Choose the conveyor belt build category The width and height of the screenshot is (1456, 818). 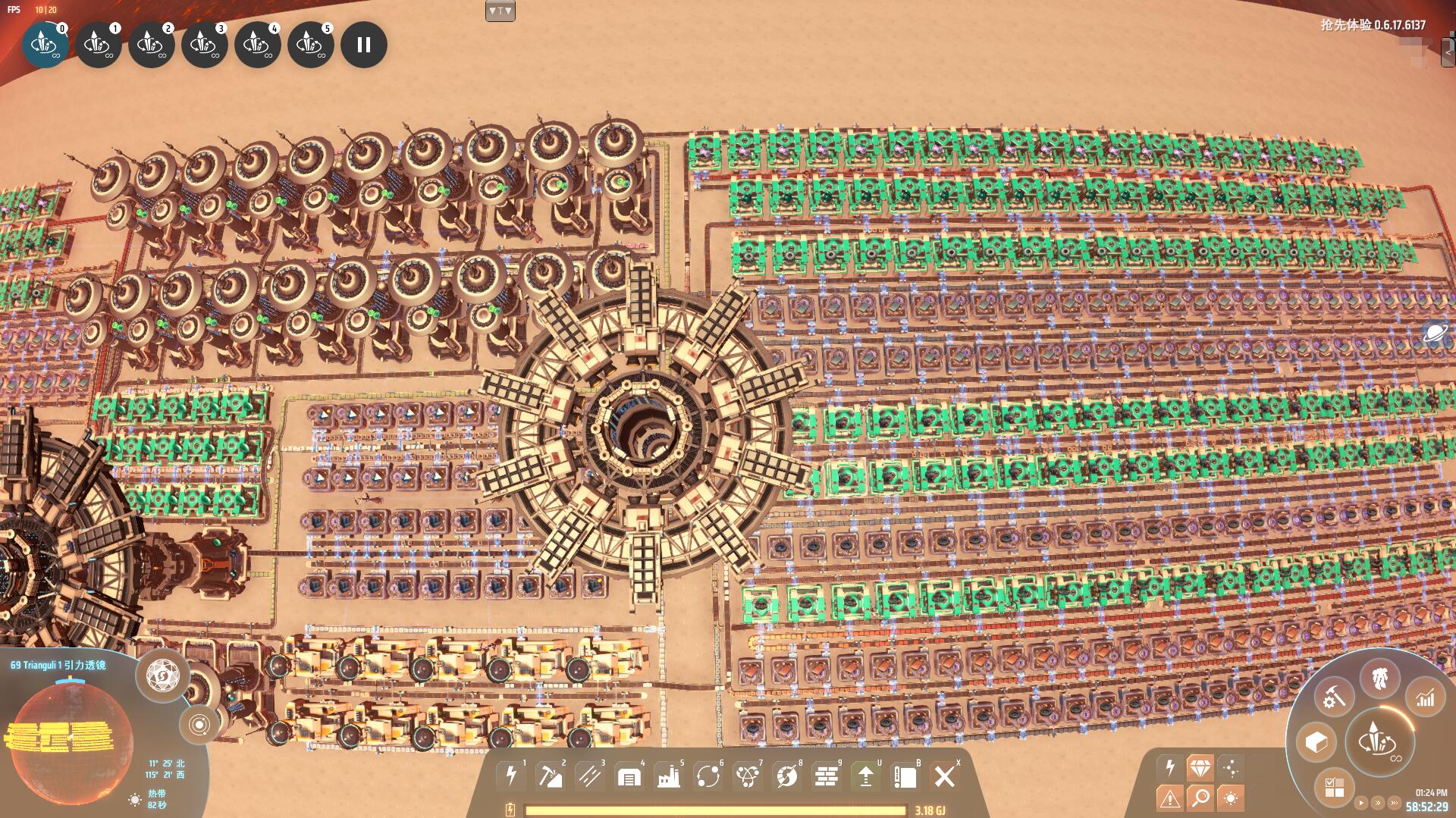tap(589, 776)
